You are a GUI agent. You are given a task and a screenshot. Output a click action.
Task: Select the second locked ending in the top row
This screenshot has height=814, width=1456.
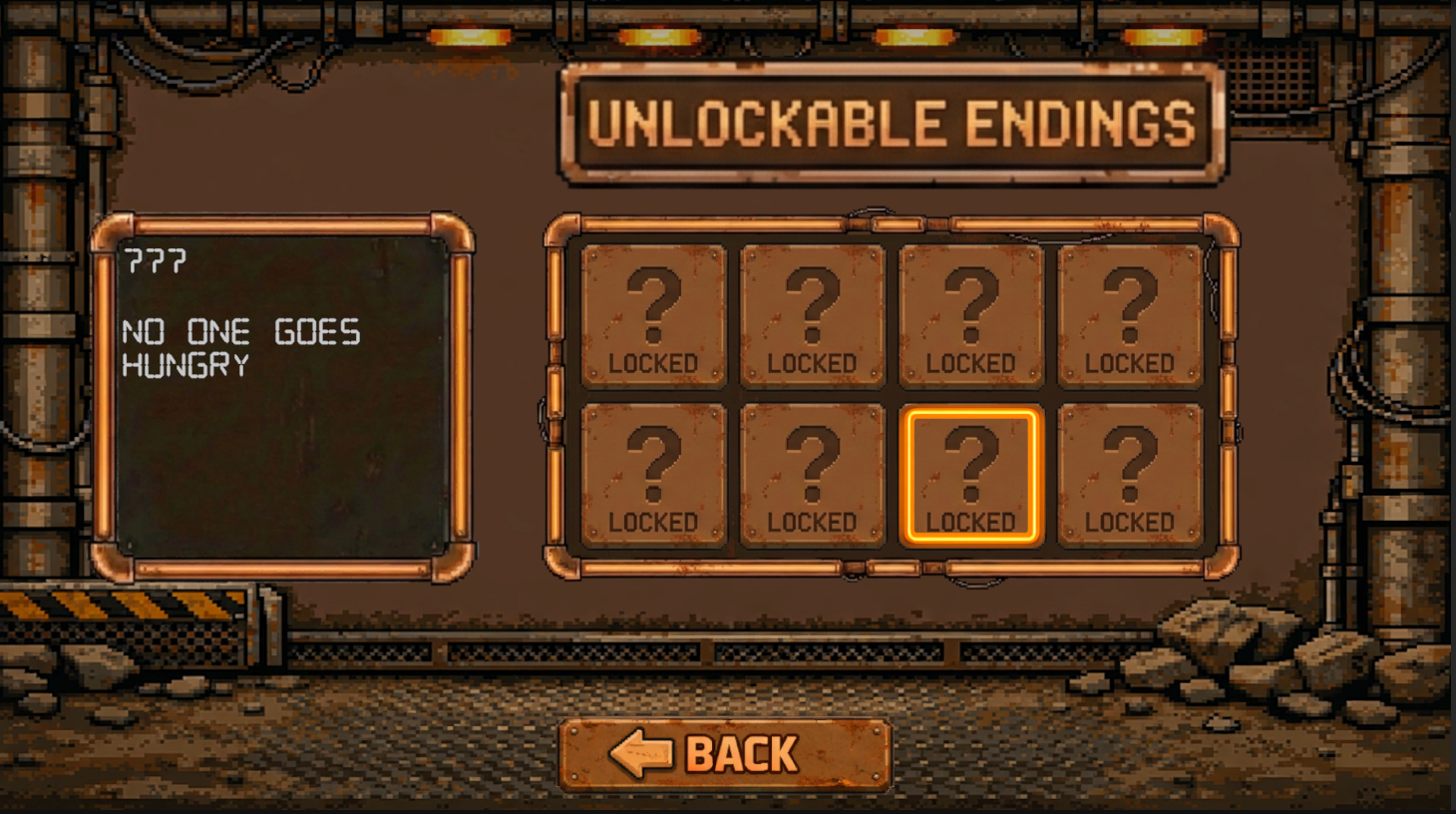point(813,314)
